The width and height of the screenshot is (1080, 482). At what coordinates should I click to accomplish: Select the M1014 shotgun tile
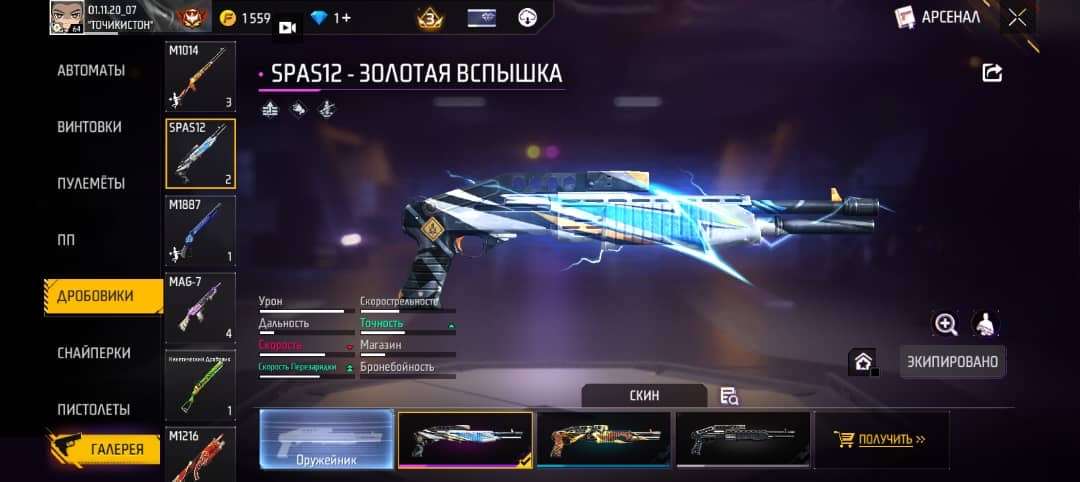tap(200, 77)
